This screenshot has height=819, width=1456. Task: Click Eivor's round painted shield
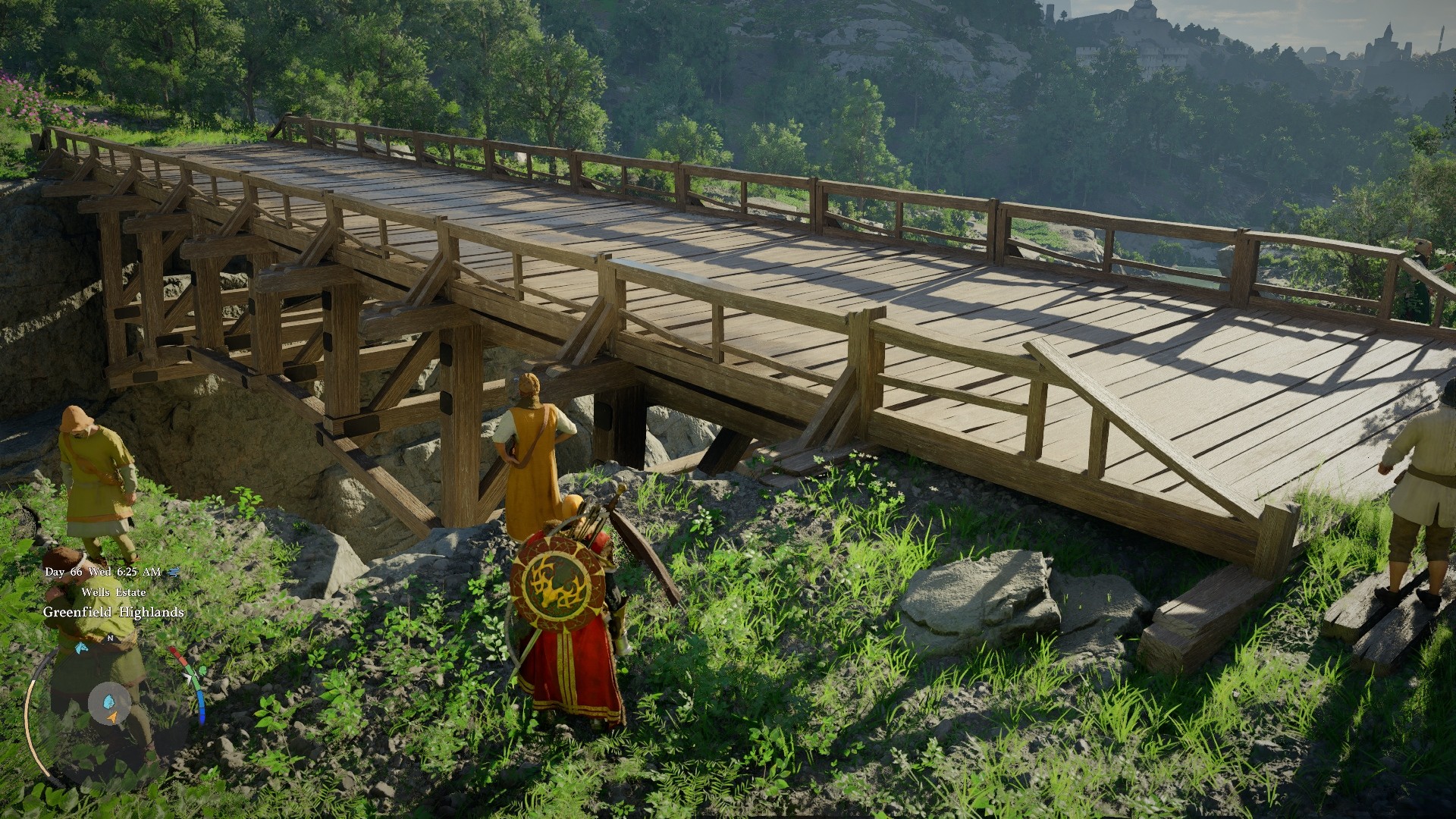point(559,582)
